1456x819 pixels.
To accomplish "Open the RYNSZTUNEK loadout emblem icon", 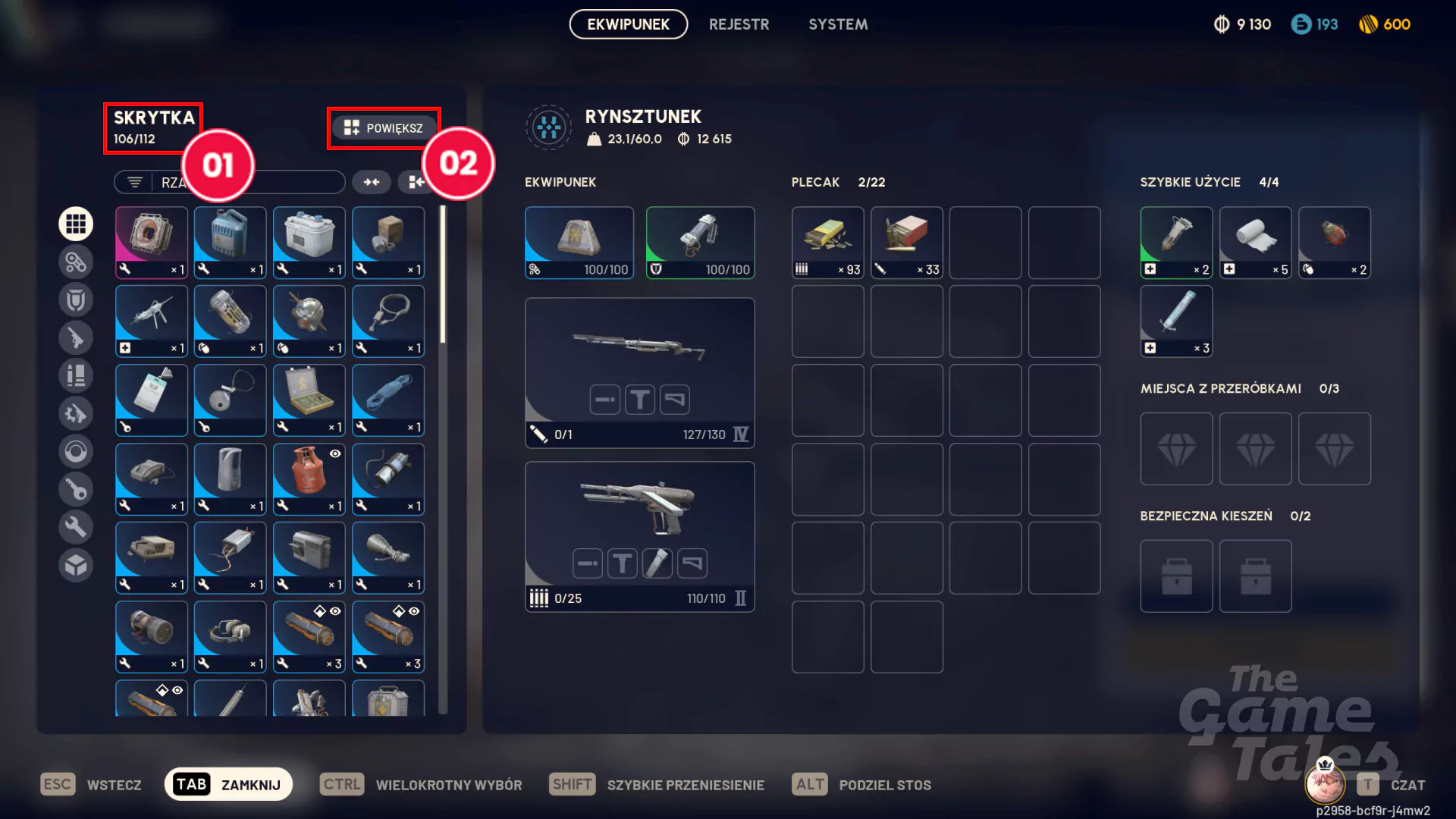I will click(548, 127).
